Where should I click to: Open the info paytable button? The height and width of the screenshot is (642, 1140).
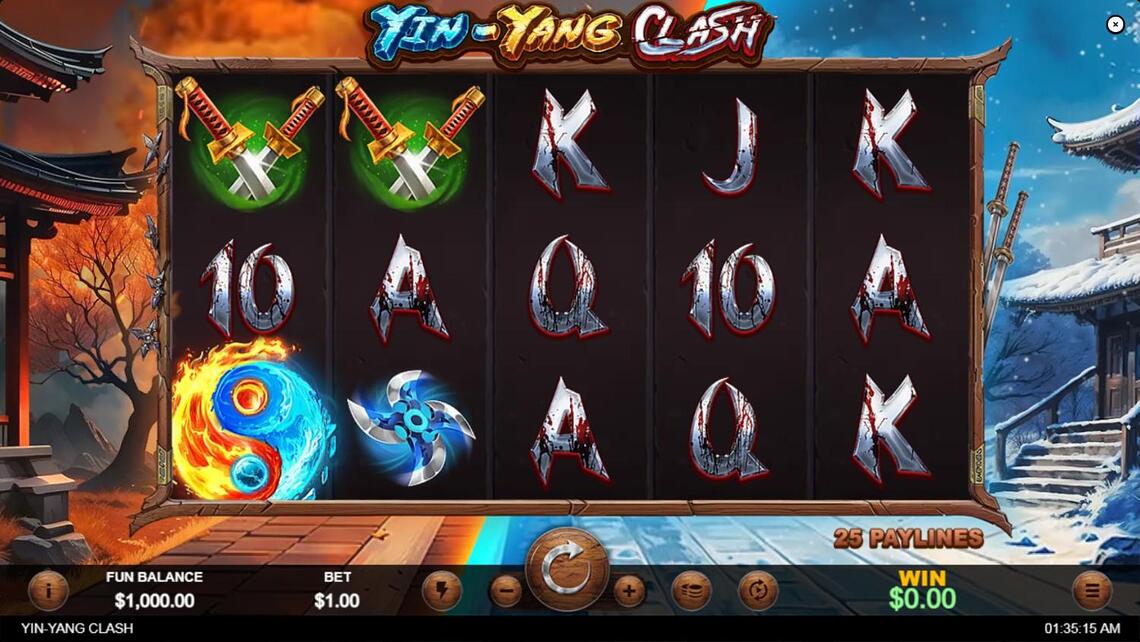(x=48, y=591)
